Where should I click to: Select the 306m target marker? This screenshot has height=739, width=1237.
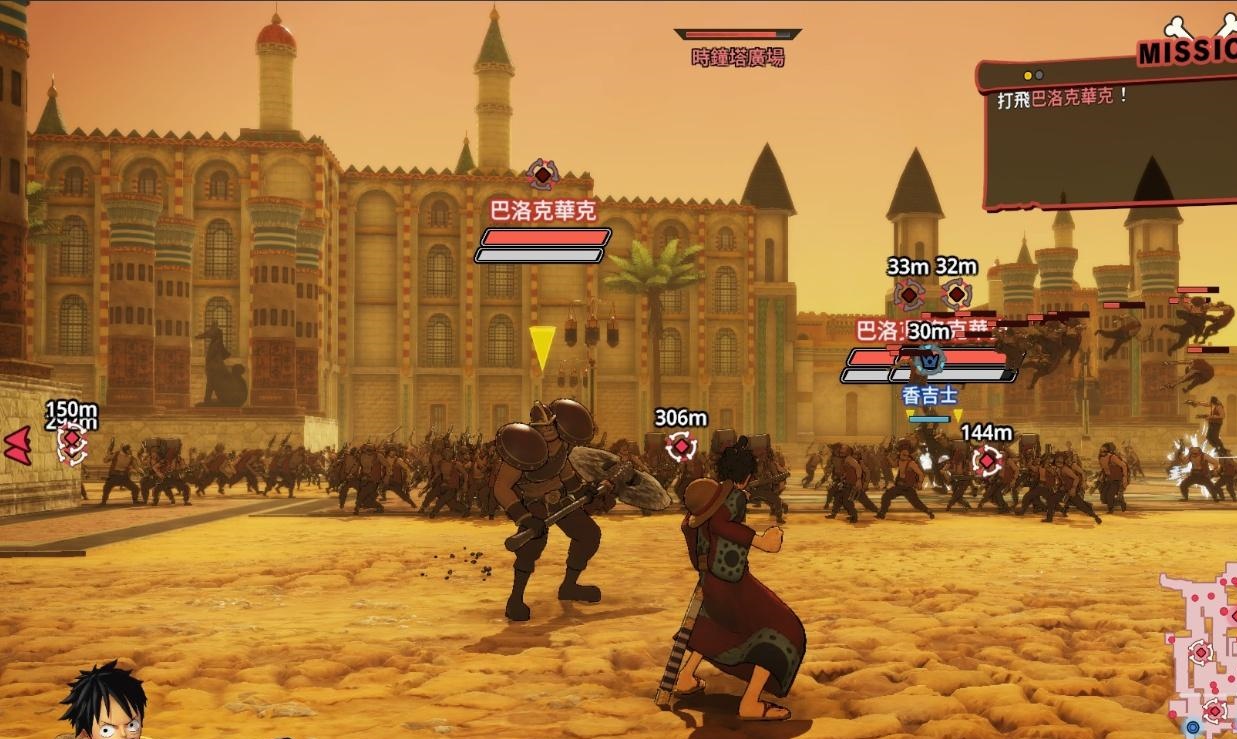tap(681, 446)
